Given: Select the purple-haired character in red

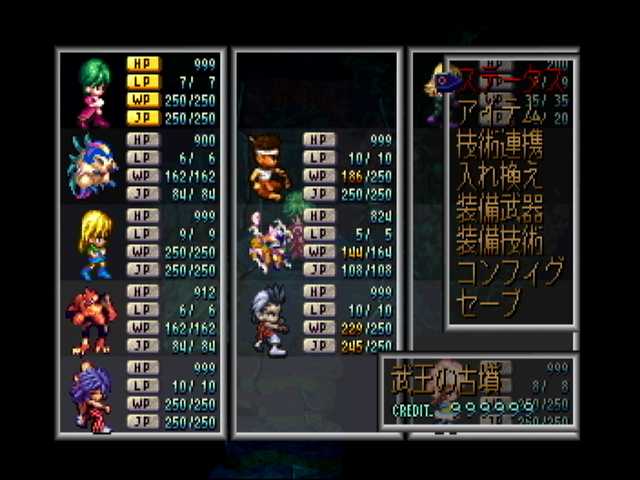Looking at the screenshot, I should [x=93, y=395].
